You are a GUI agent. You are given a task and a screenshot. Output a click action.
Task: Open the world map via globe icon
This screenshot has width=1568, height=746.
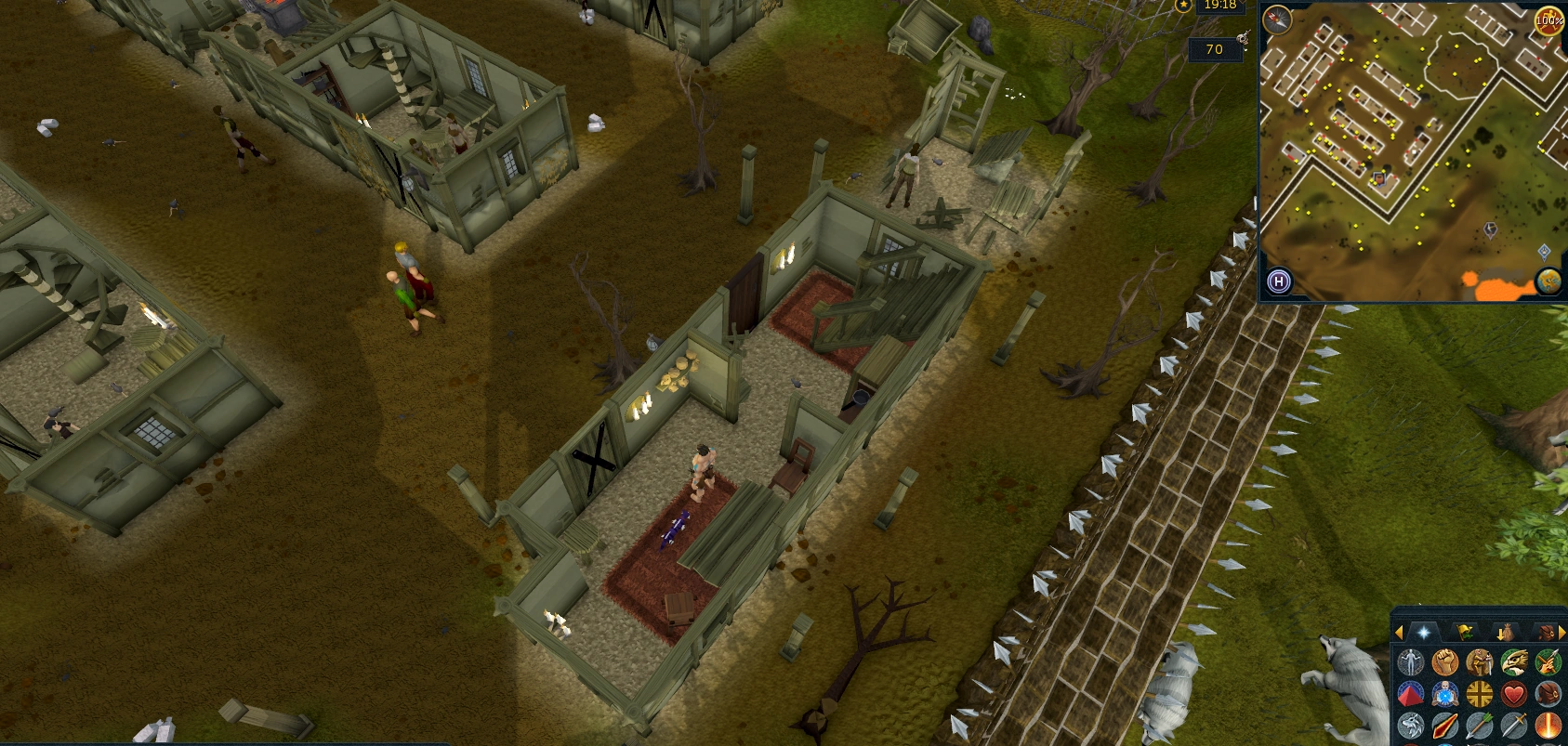pos(1548,281)
